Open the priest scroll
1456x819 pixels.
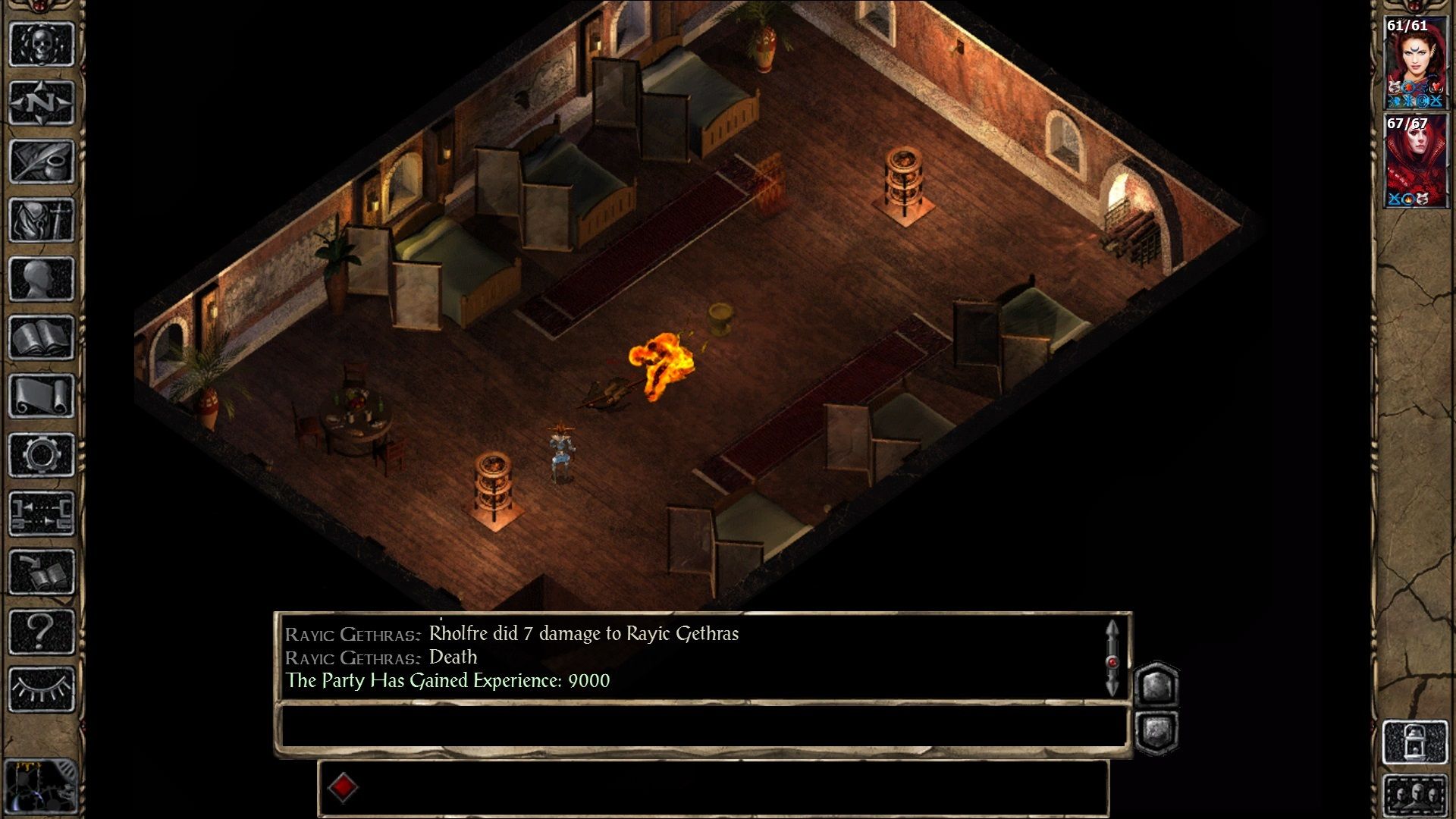42,396
